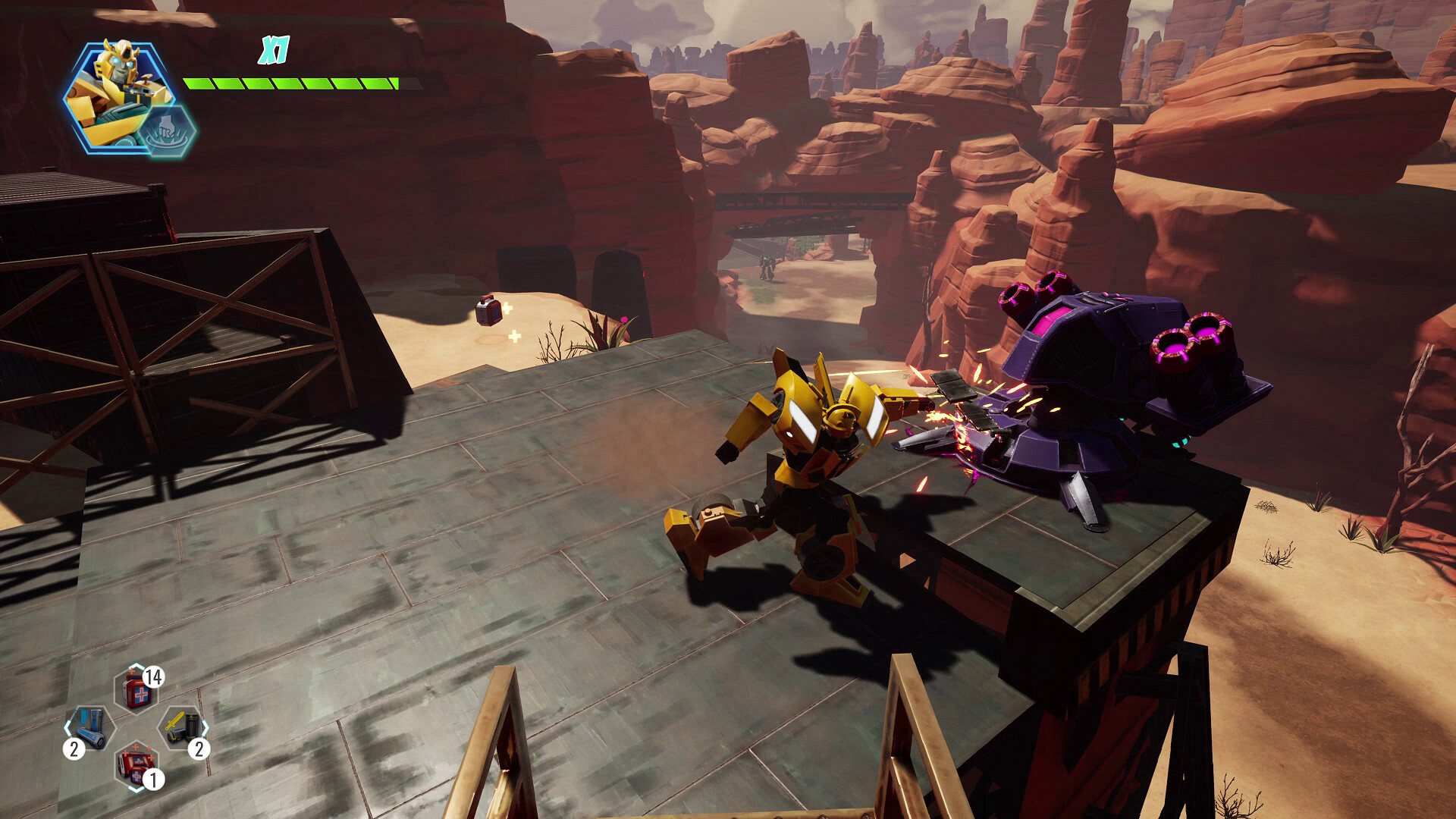The image size is (1456, 819).
Task: Click the right chevron beside the sword item
Action: point(205,726)
